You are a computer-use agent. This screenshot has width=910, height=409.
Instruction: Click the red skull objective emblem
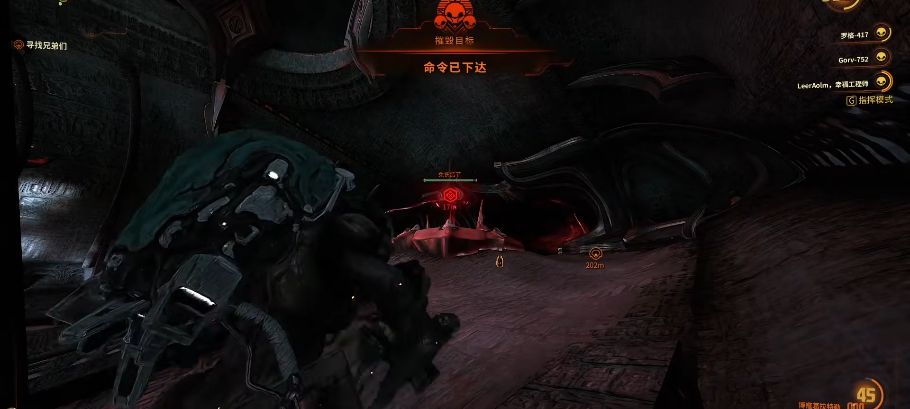[x=454, y=14]
